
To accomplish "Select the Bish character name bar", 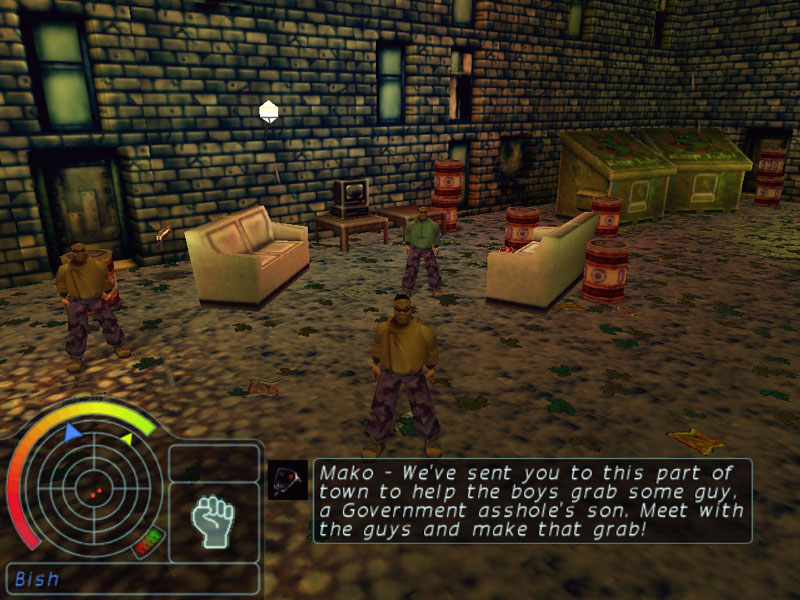I will coord(132,579).
